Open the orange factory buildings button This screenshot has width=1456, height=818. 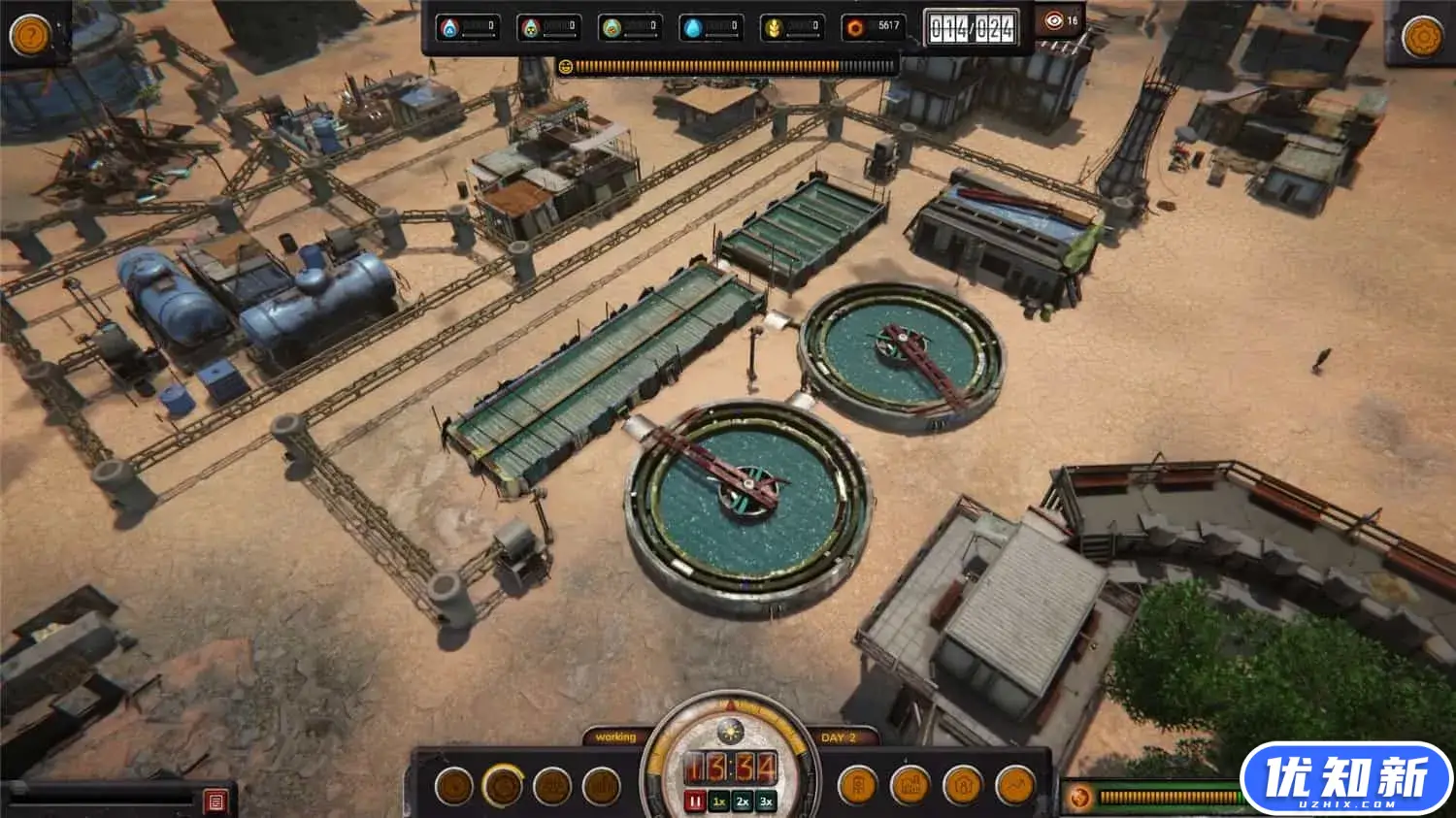pyautogui.click(x=910, y=785)
